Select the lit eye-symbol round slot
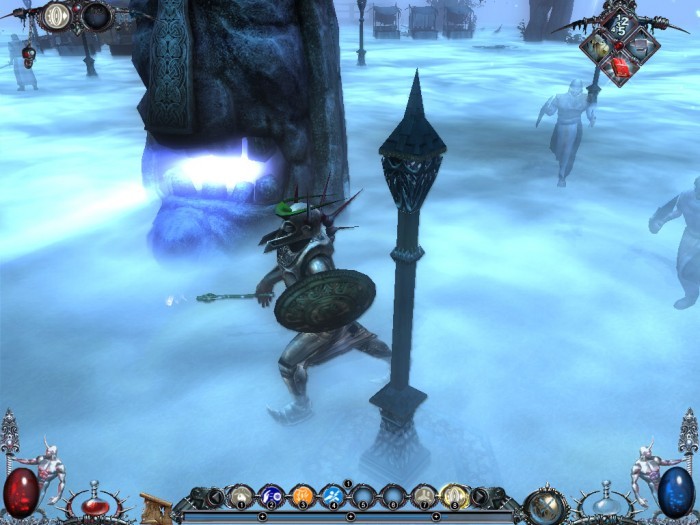This screenshot has height=525, width=700. pyautogui.click(x=58, y=15)
